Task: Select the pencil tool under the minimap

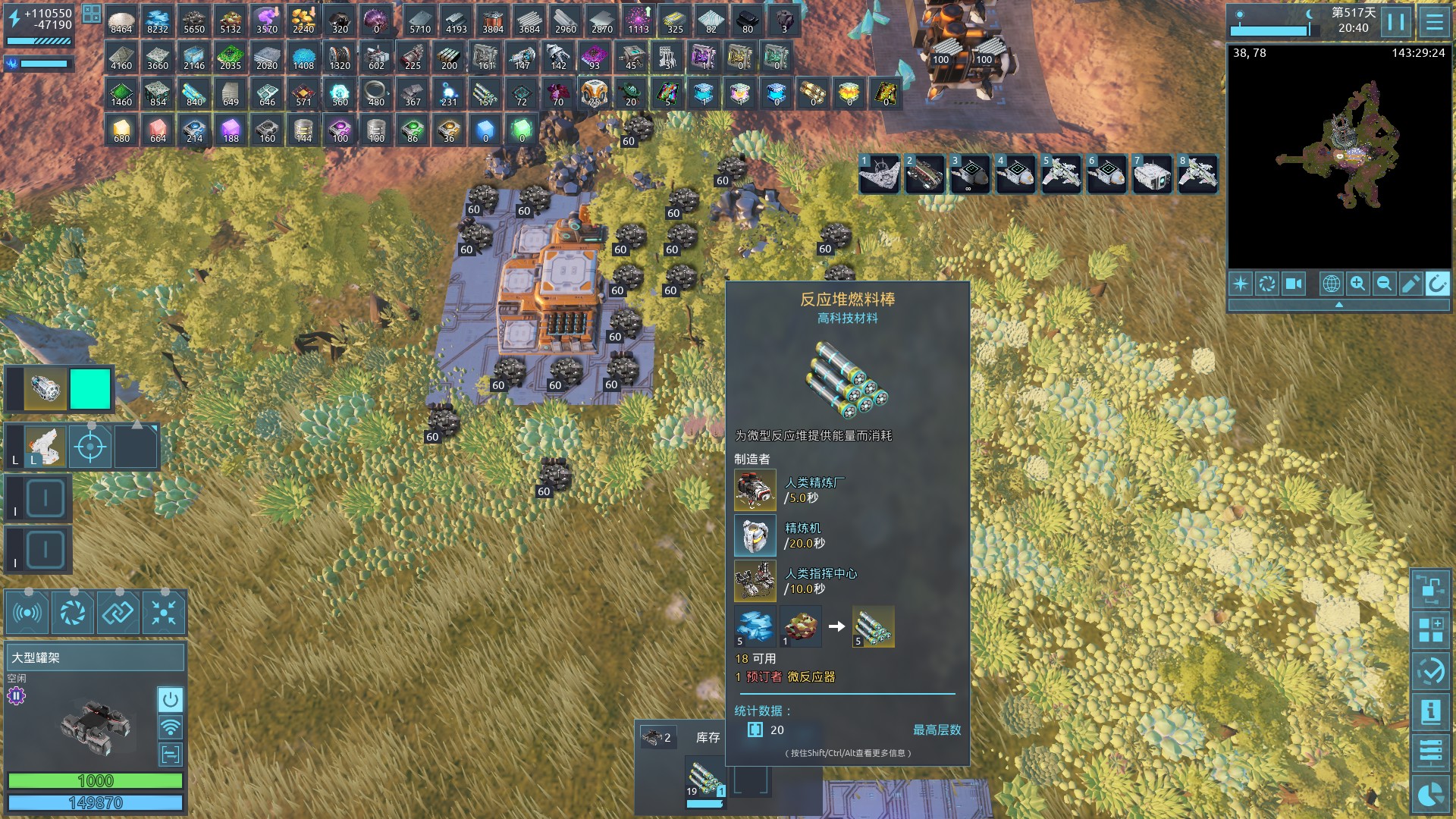Action: 1410,284
